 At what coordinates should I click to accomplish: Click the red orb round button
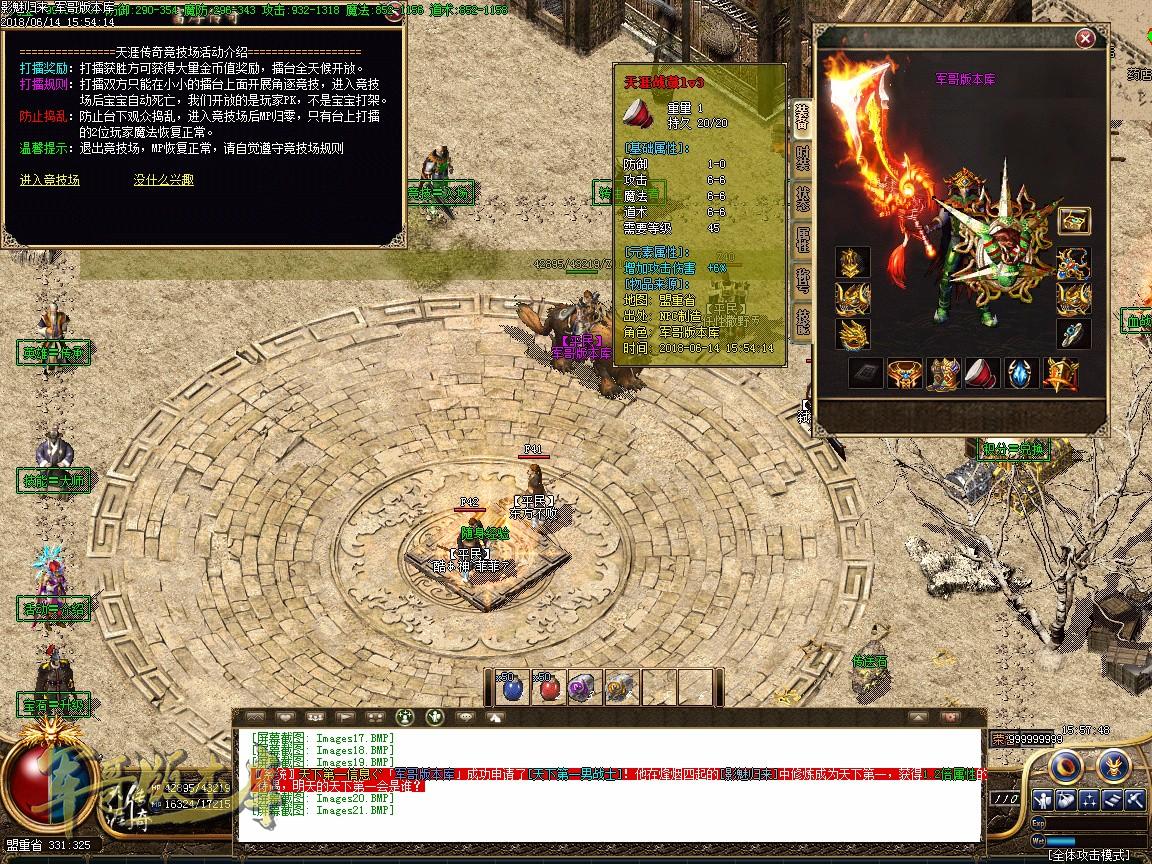click(x=1067, y=766)
